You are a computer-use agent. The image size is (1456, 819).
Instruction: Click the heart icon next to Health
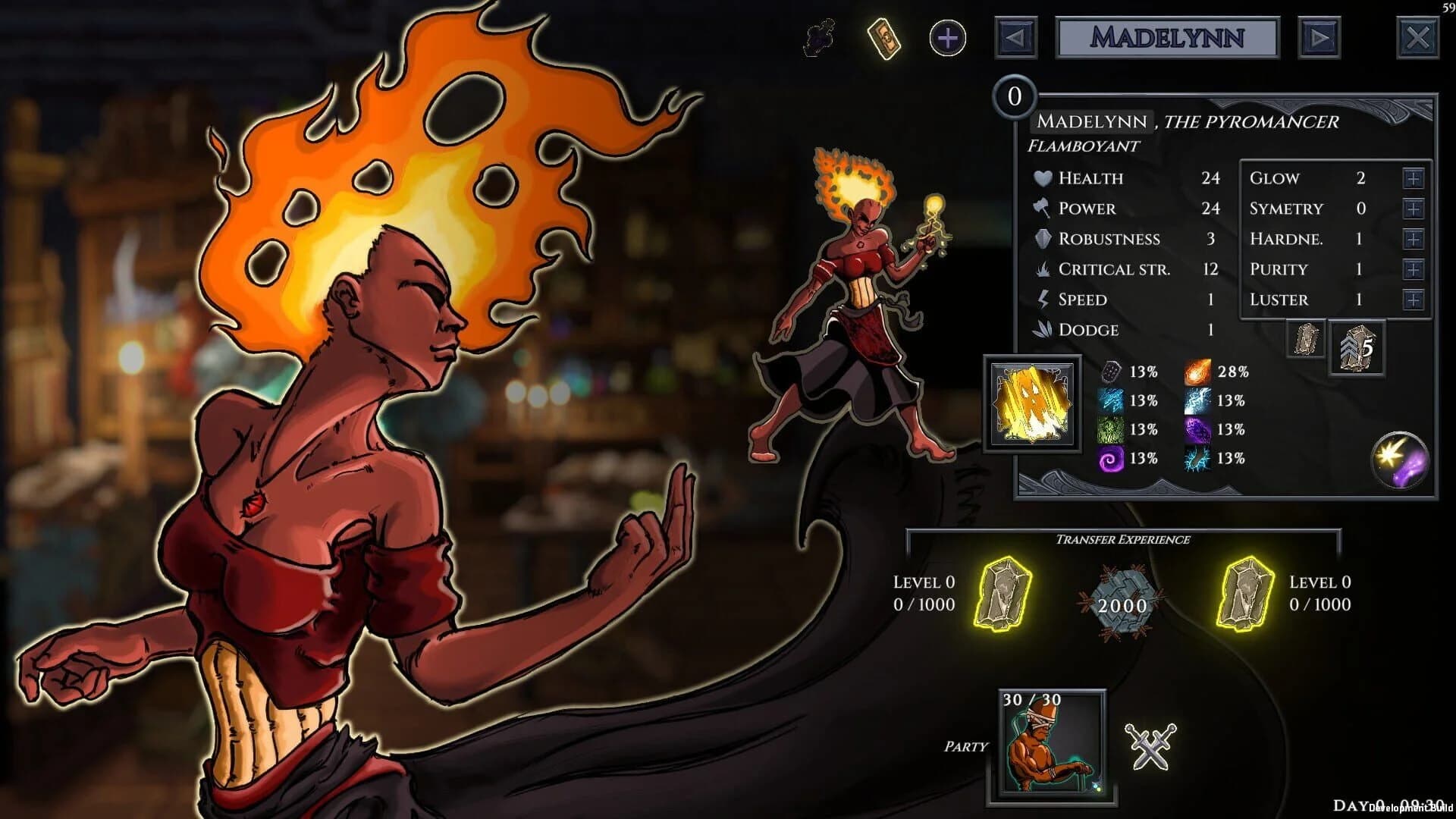click(1043, 177)
